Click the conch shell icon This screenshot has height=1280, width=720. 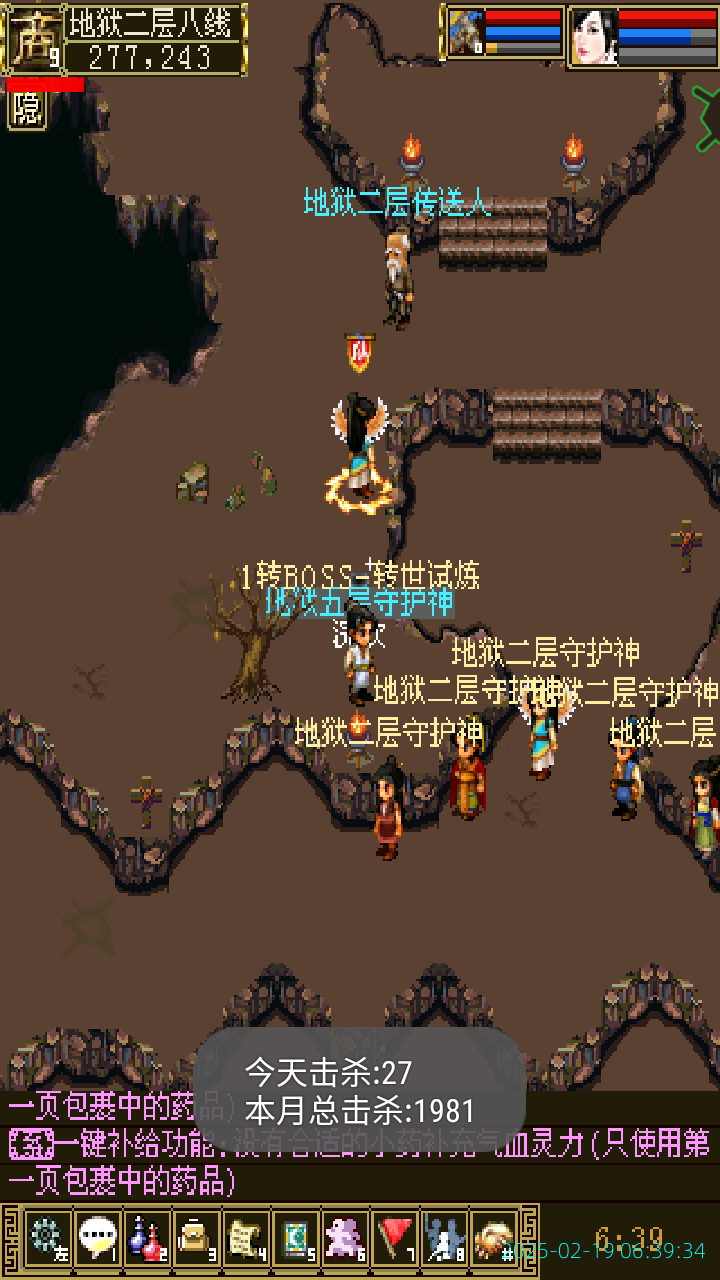[494, 1238]
